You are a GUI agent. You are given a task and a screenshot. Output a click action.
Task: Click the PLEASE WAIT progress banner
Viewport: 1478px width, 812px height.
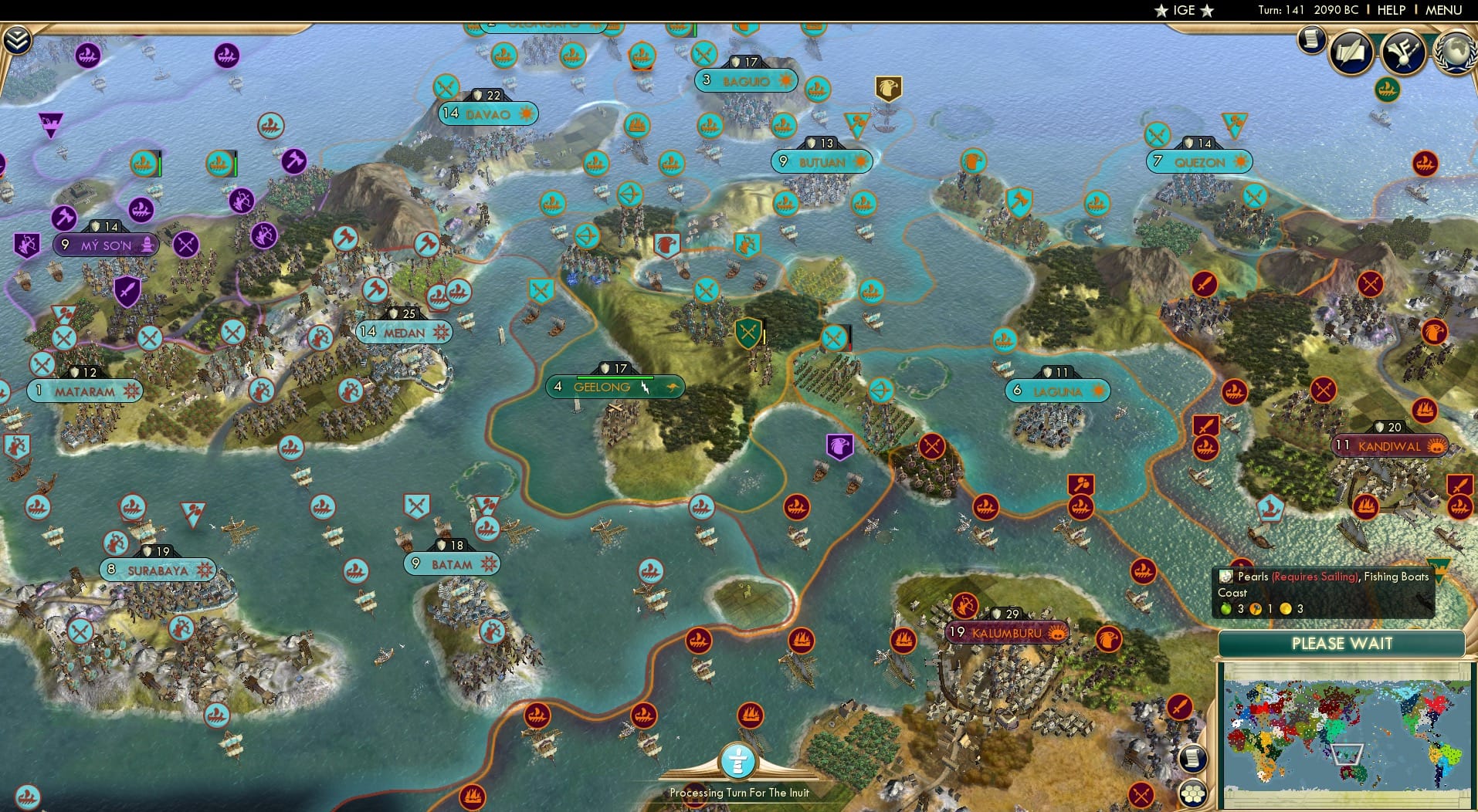[1343, 644]
